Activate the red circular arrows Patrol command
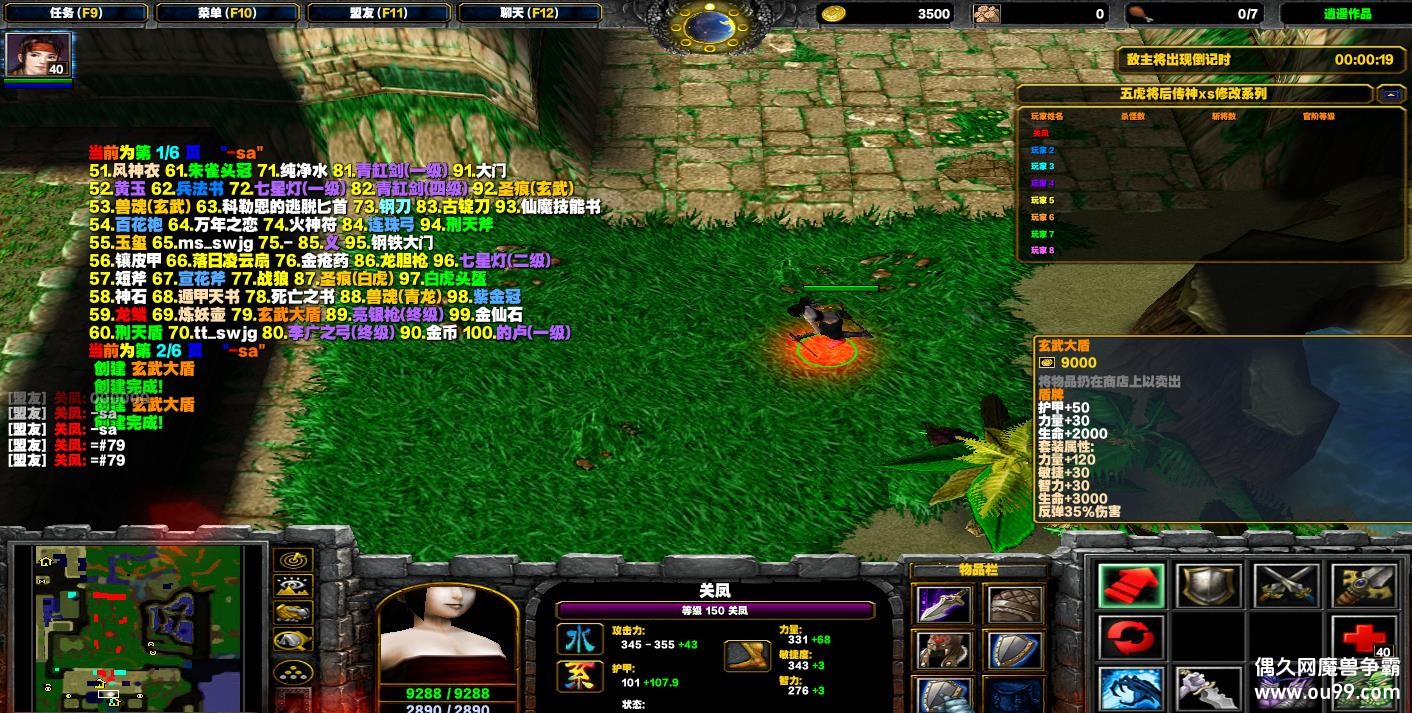The height and width of the screenshot is (713, 1412). 1130,638
